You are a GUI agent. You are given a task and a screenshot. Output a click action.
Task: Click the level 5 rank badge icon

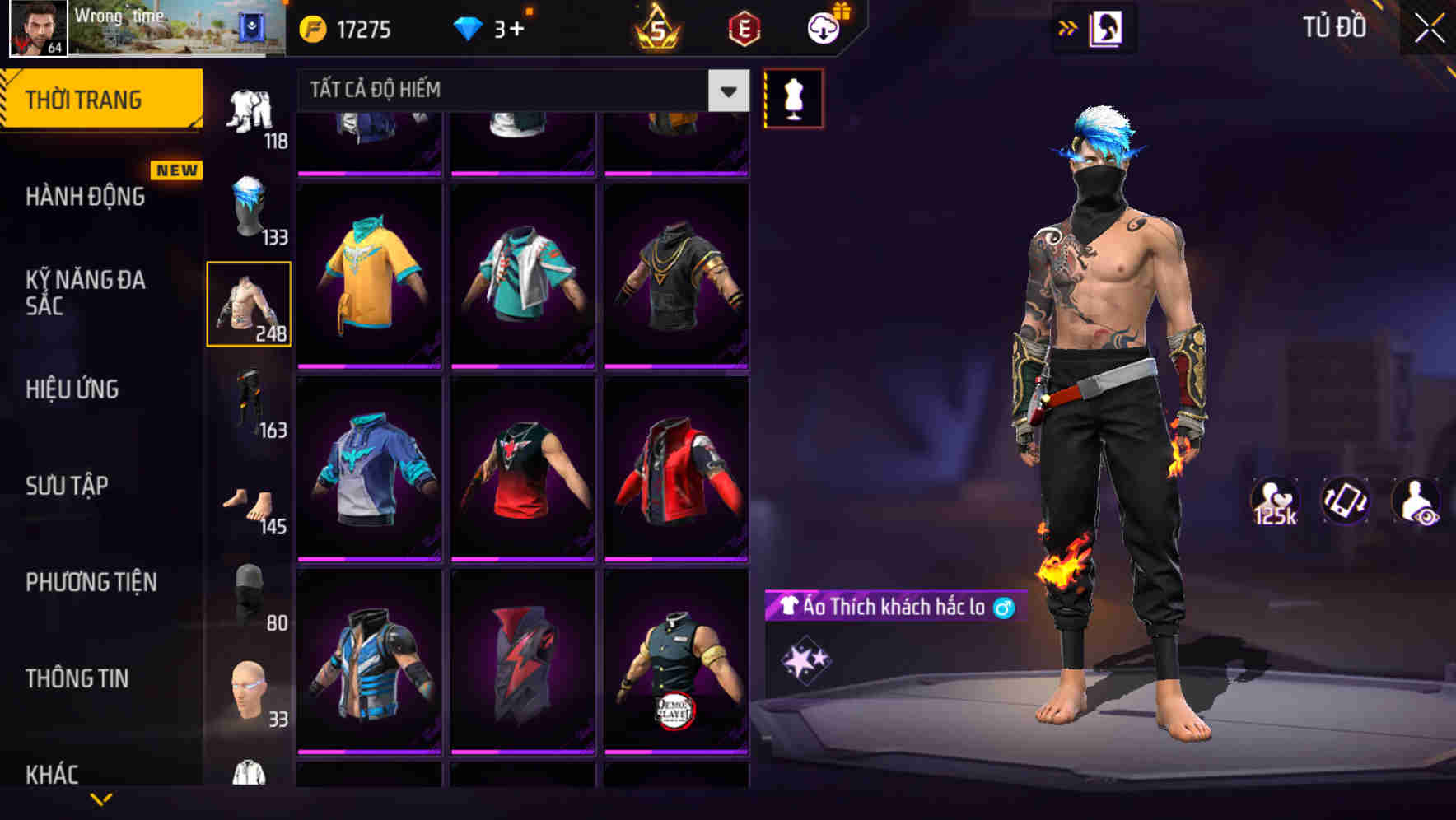(x=656, y=27)
